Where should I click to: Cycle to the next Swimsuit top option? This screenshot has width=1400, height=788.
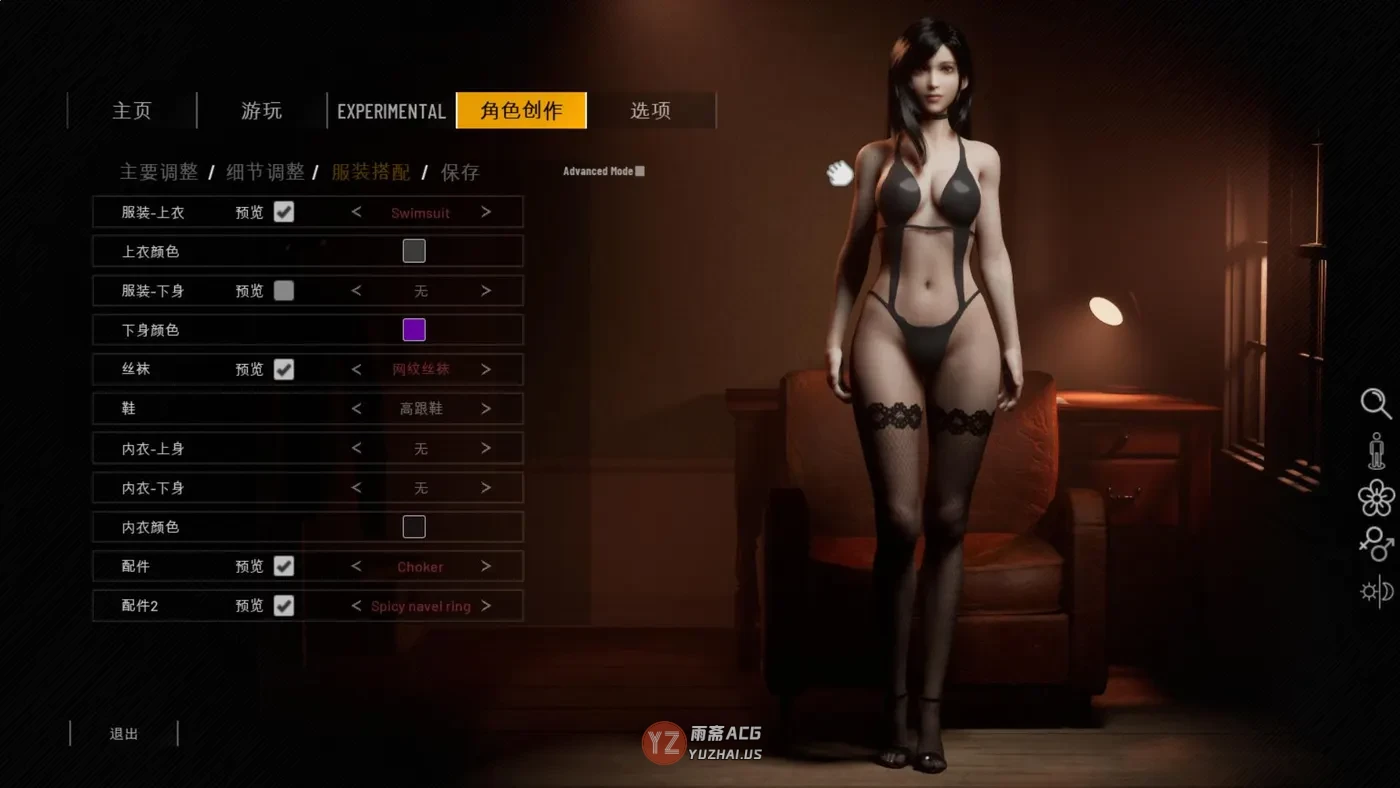click(486, 212)
